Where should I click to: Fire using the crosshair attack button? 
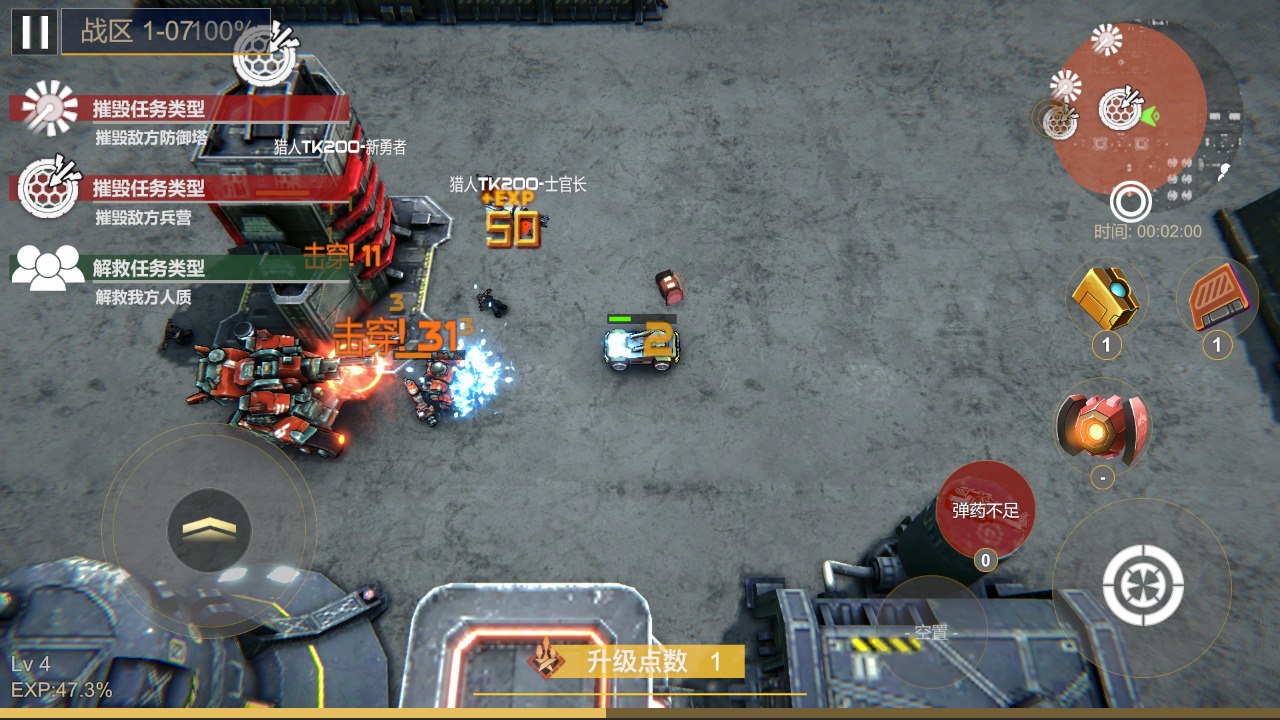pyautogui.click(x=1143, y=585)
